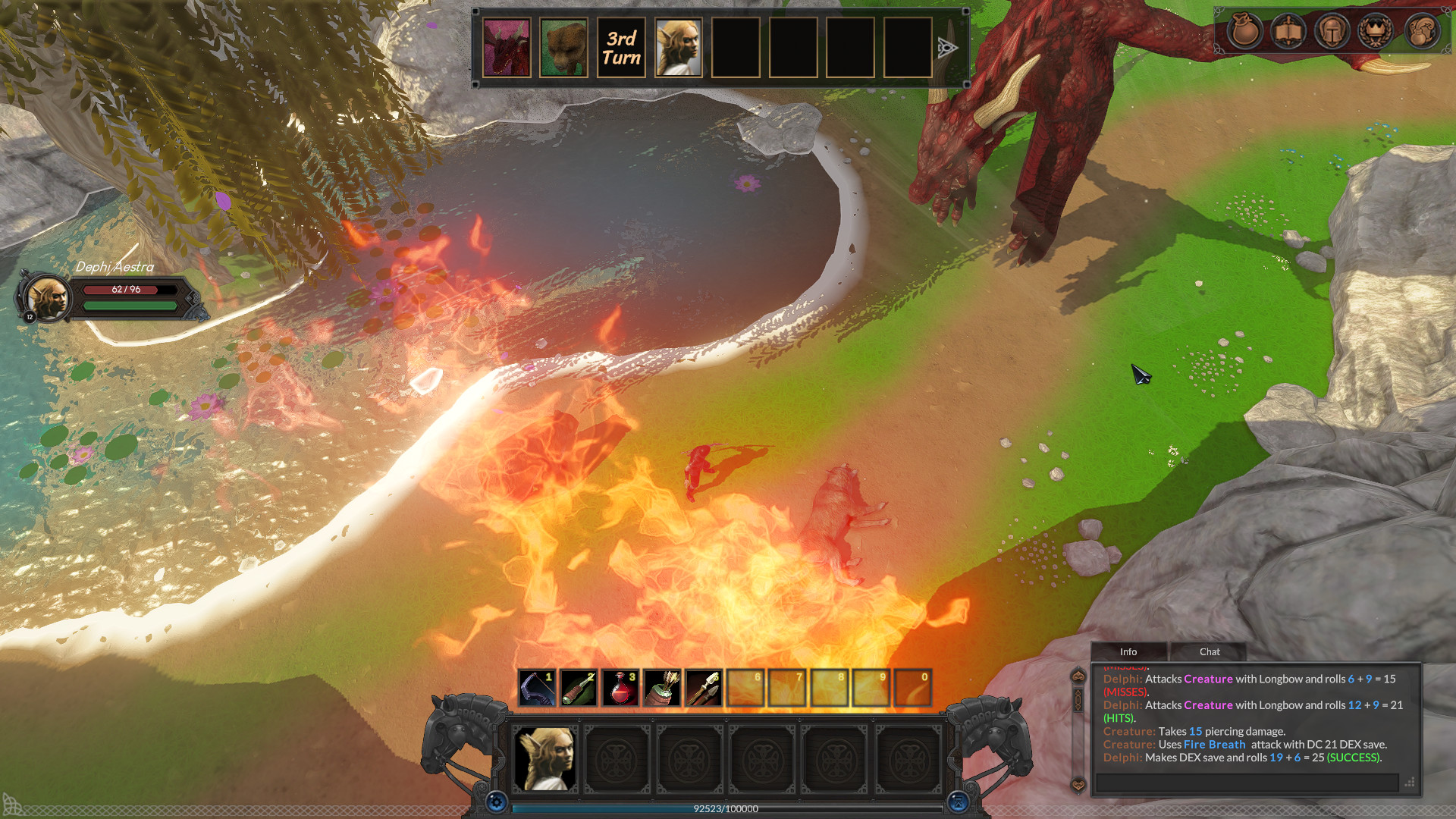This screenshot has width=1456, height=819.
Task: Select the Longbow in hotbar slot 1
Action: 537,687
